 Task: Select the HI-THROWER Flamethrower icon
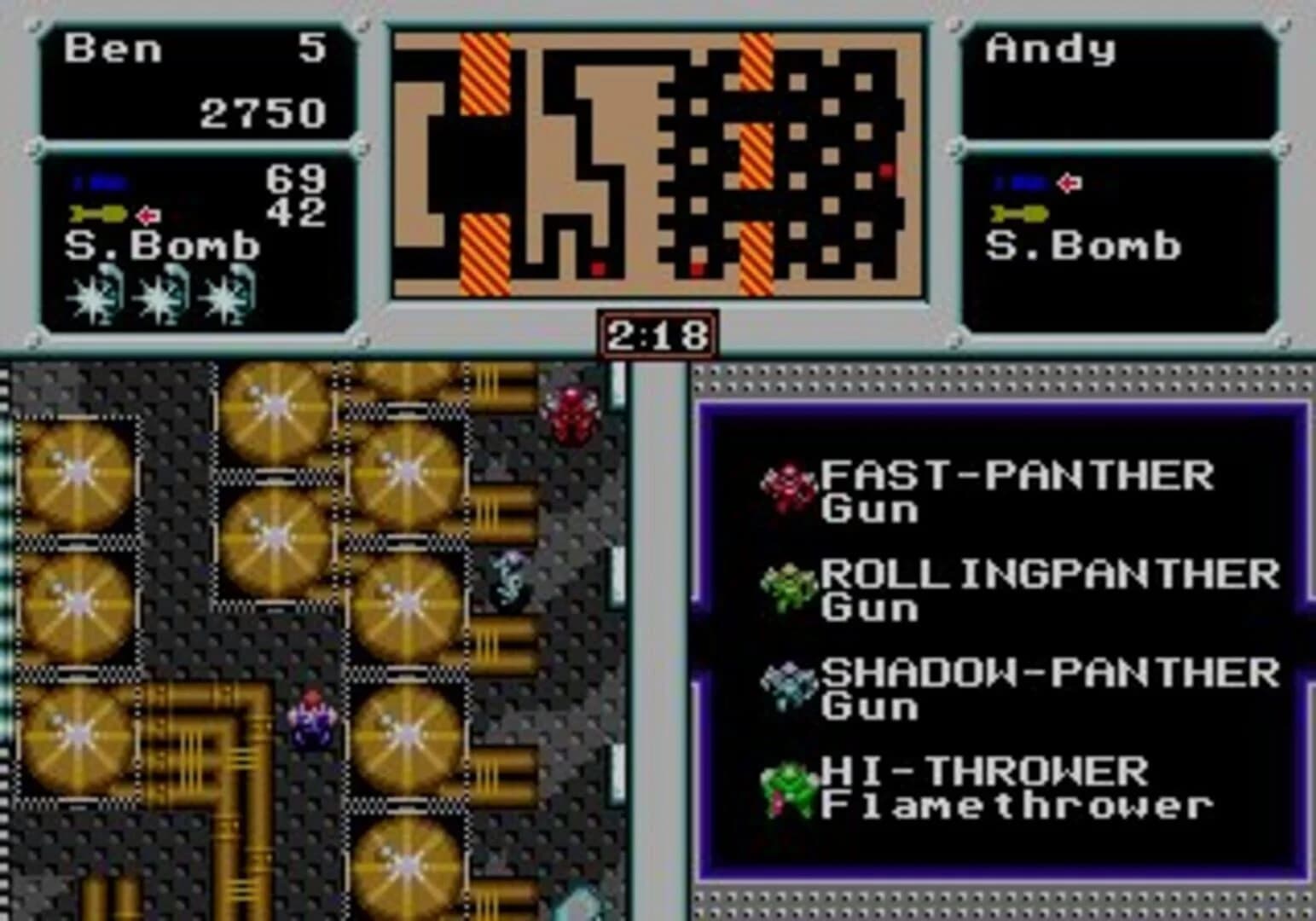click(x=790, y=786)
